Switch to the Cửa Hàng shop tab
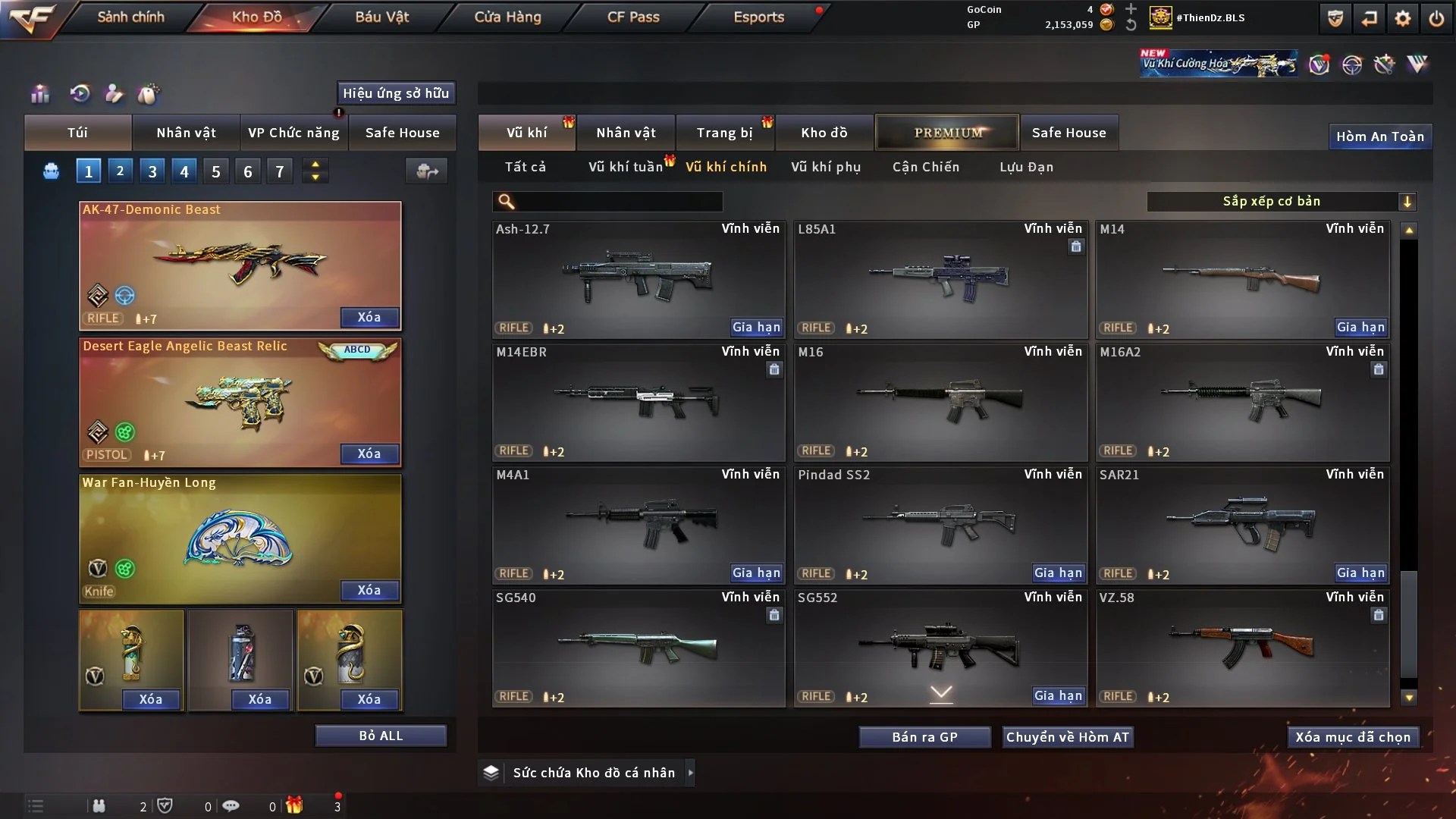This screenshot has height=819, width=1456. (x=507, y=17)
